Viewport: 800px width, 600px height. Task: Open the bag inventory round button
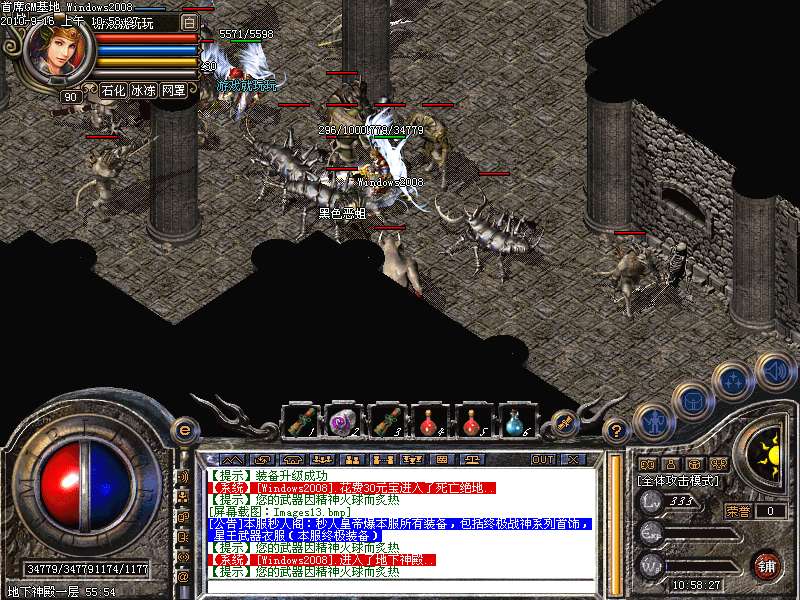(x=692, y=399)
